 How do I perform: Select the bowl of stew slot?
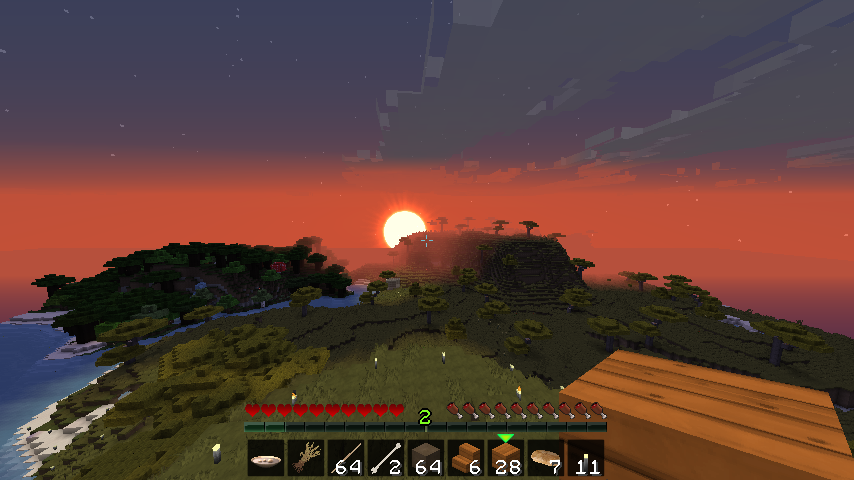(x=266, y=459)
